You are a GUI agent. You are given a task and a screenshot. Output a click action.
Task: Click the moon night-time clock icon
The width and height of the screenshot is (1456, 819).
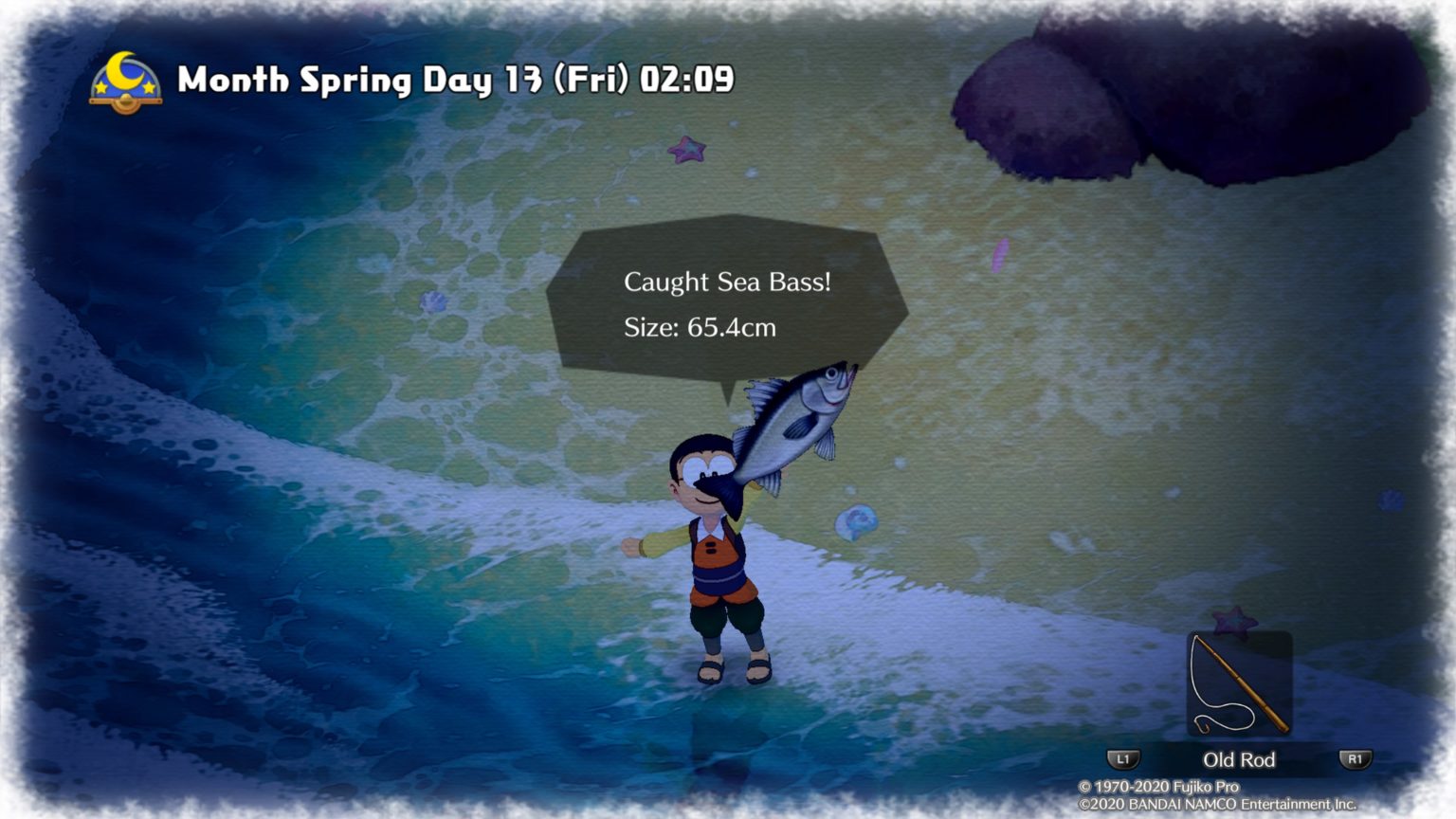coord(125,82)
